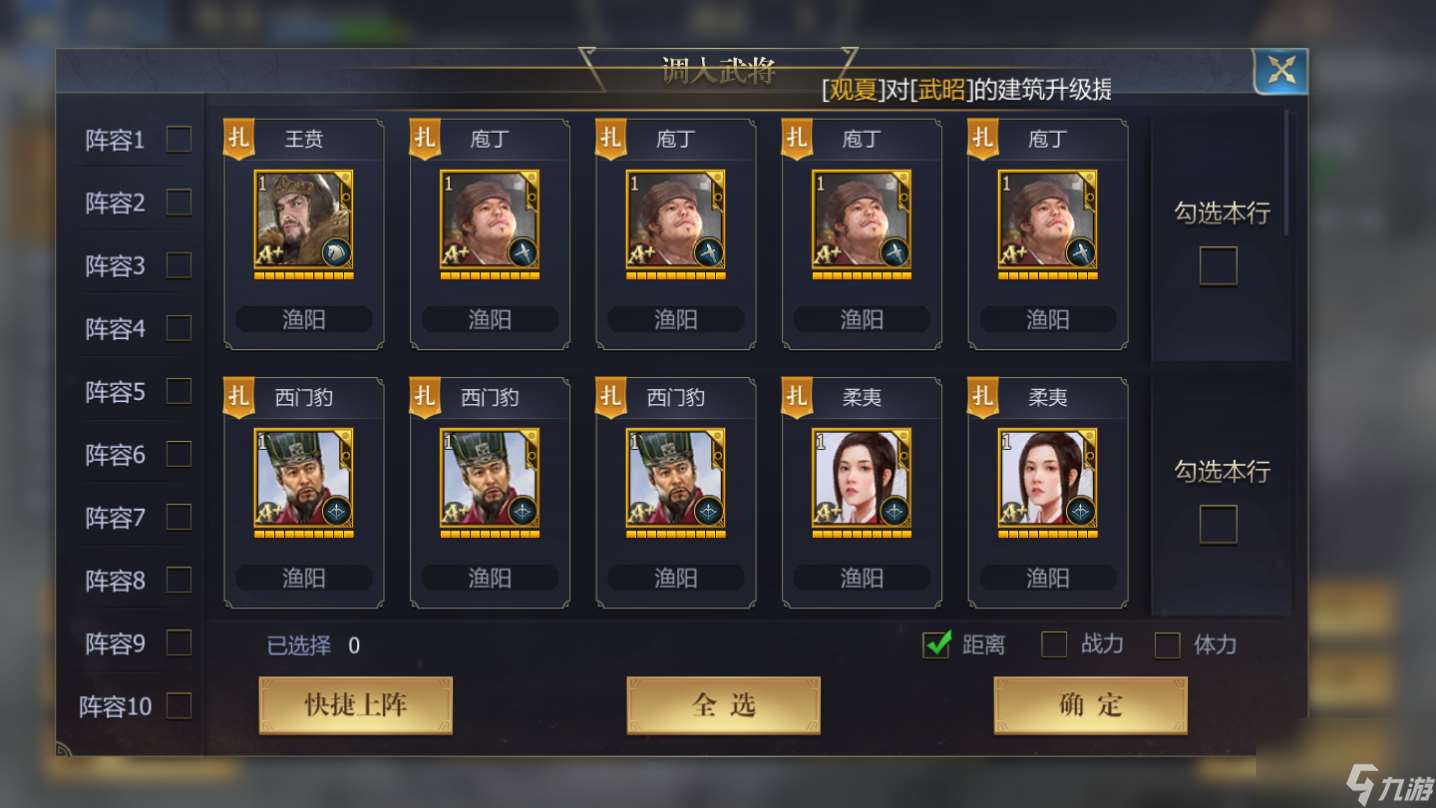This screenshot has width=1436, height=808.
Task: Tick the 阵容5 checkbox
Action: 179,391
